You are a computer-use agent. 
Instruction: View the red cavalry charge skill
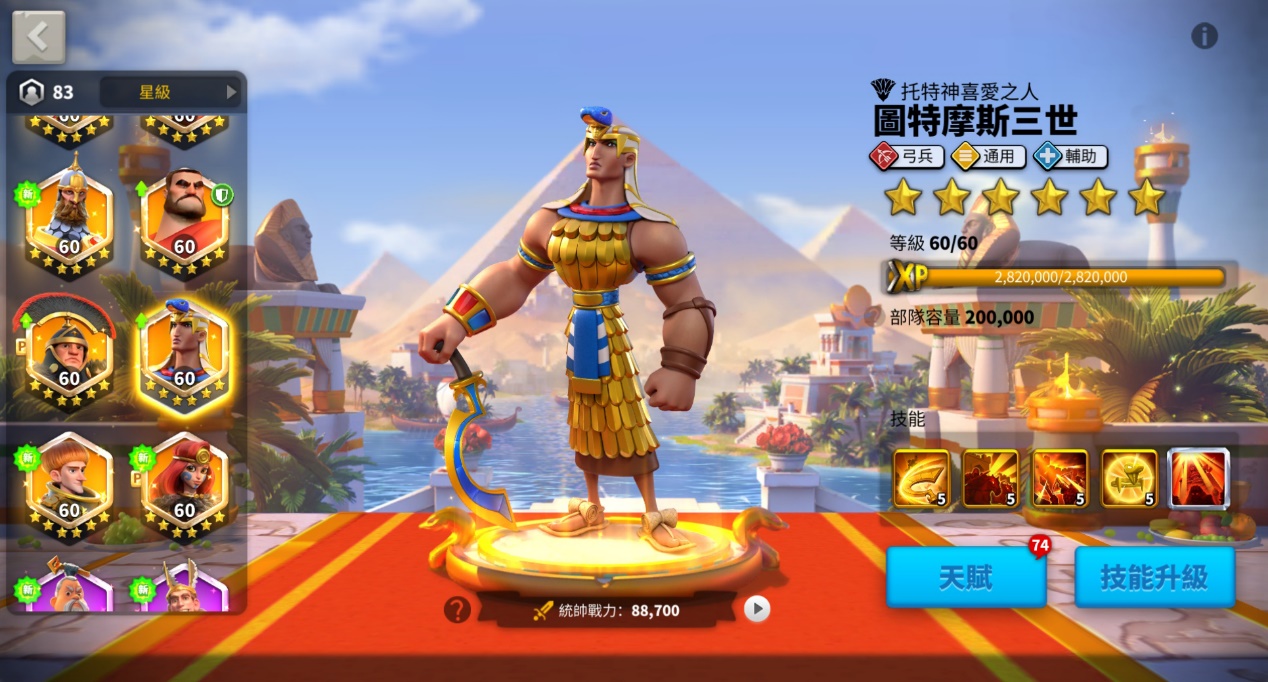[x=990, y=479]
